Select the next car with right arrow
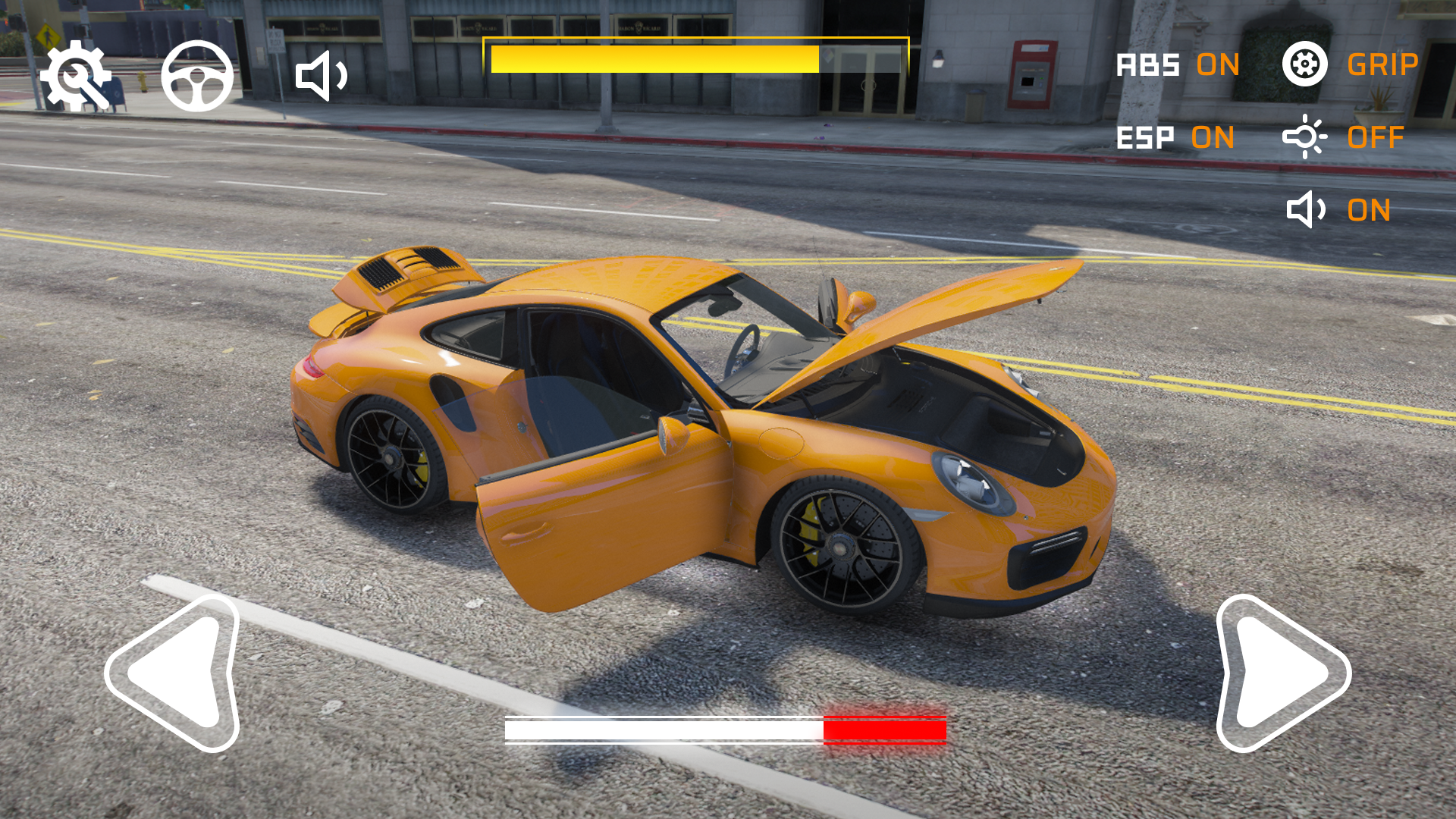 [1280, 673]
